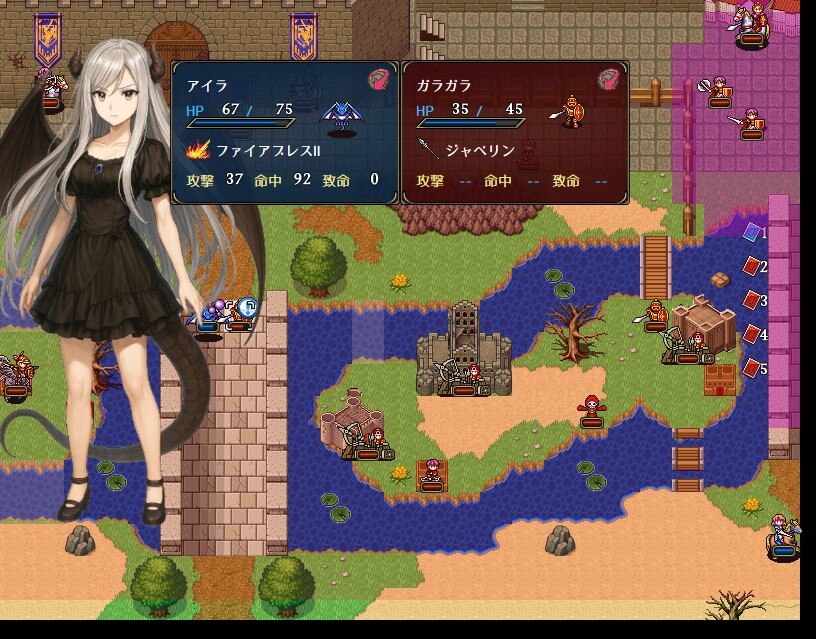Click the pink corner icon on ガラガラ's panel
The width and height of the screenshot is (816, 639).
click(608, 79)
